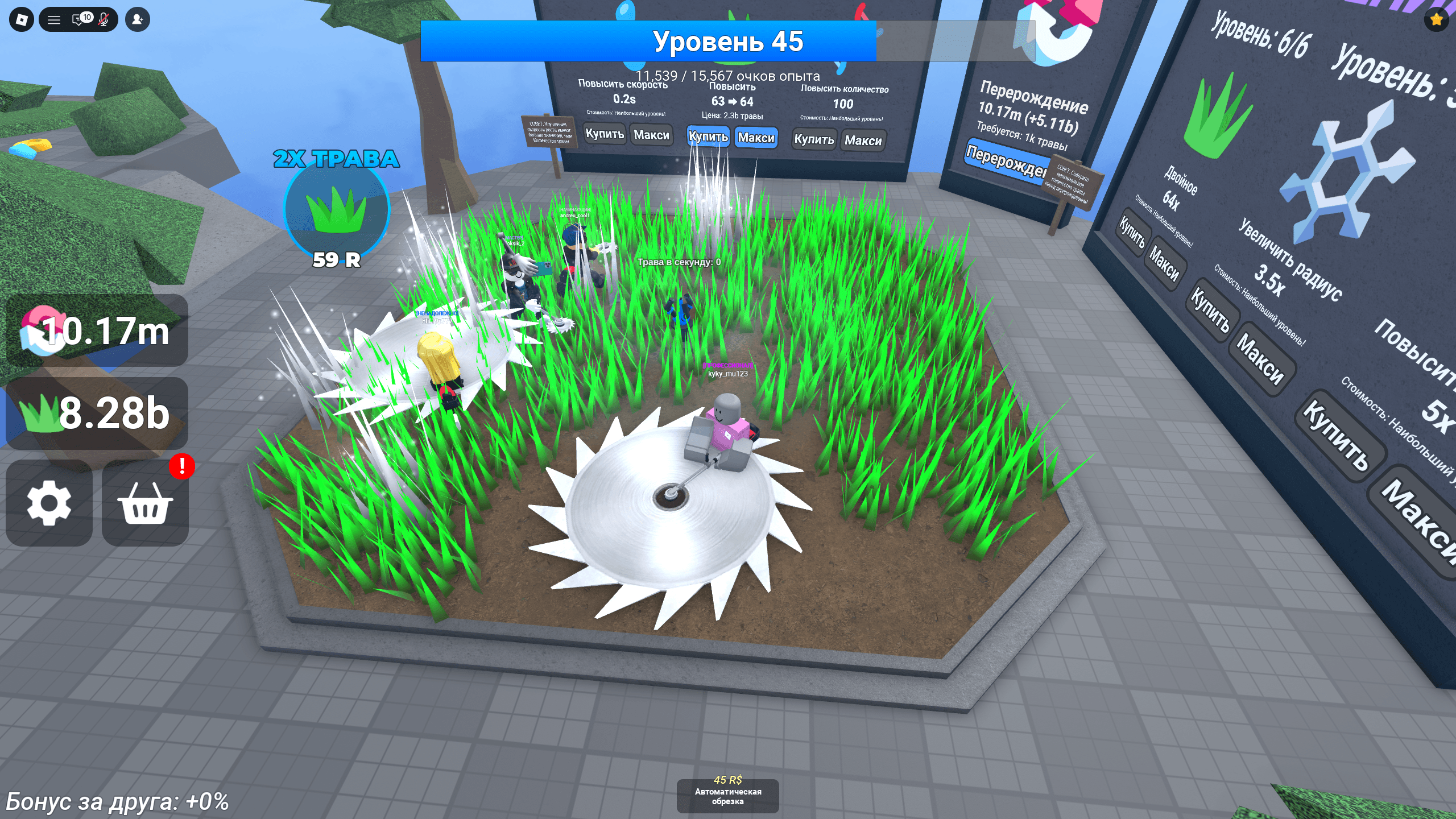Click Купить under Повысить количество
The image size is (1456, 819).
(814, 139)
